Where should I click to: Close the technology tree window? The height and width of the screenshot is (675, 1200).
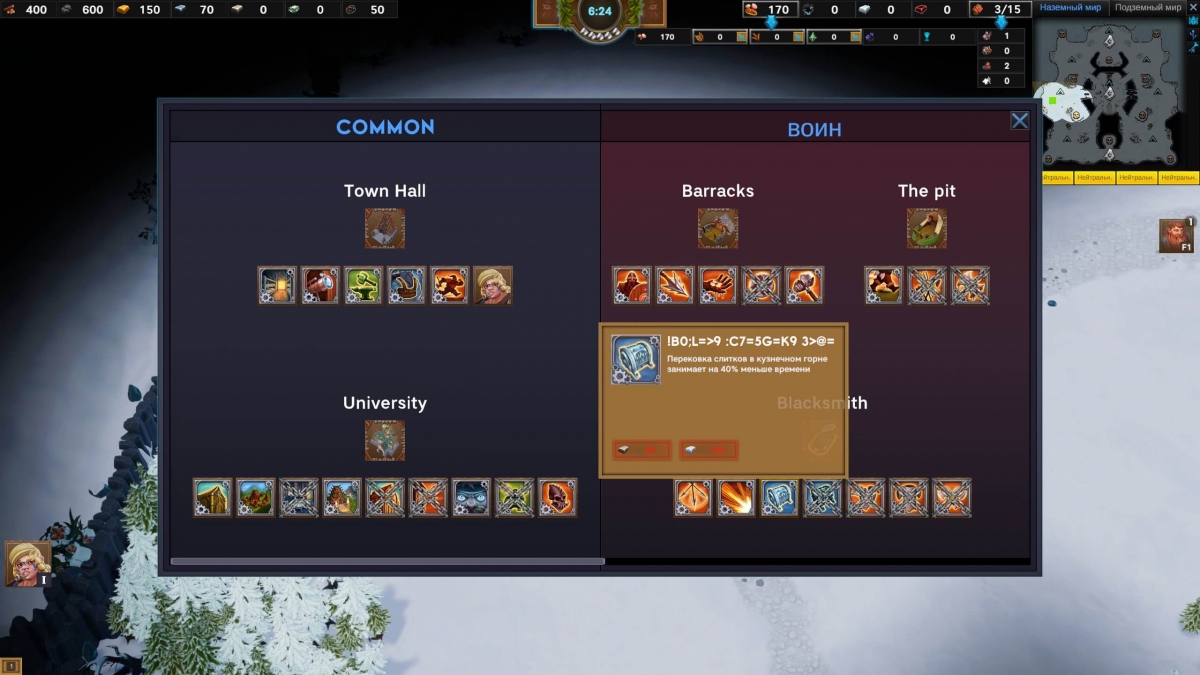[1019, 121]
